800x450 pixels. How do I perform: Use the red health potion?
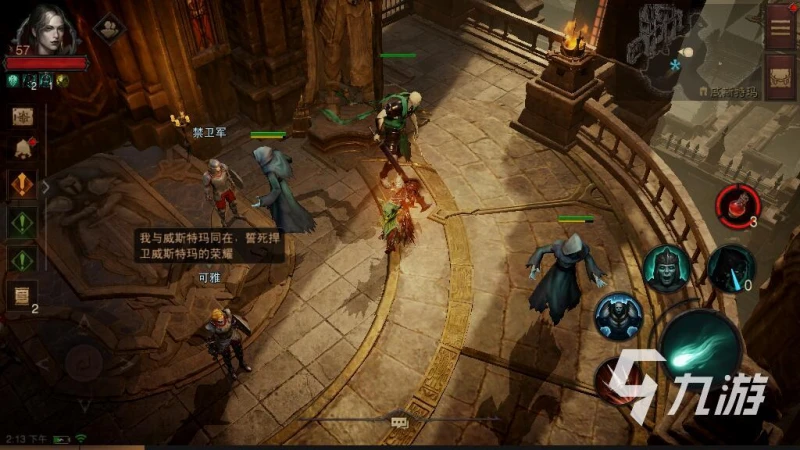(737, 204)
